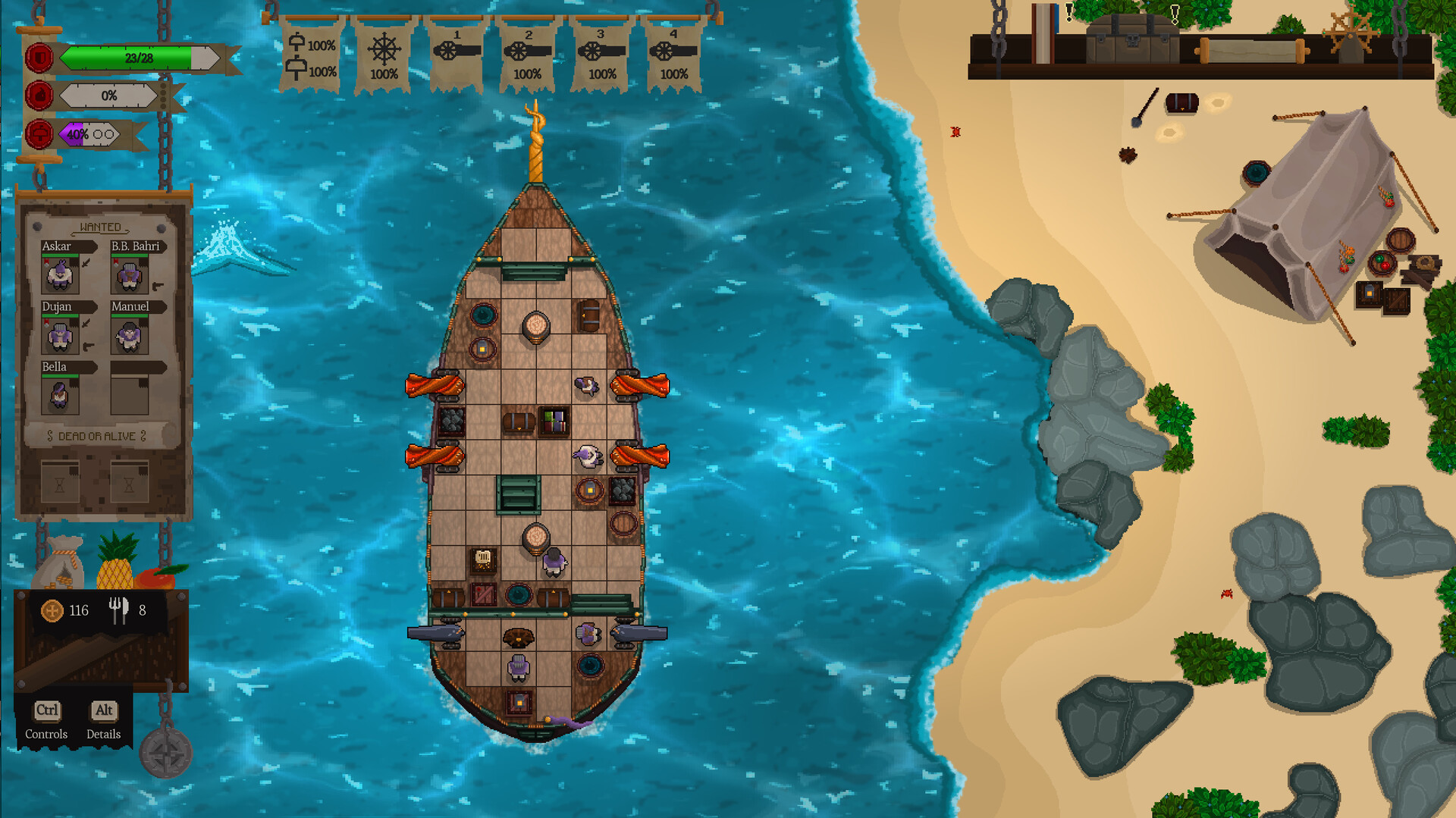1456x818 pixels.
Task: Click an empty hourglass slot under Dead or Alive
Action: [60, 481]
